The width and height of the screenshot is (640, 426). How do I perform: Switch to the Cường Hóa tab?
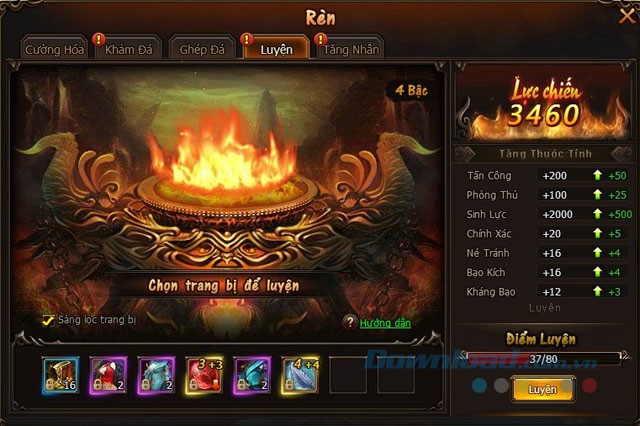(x=55, y=48)
